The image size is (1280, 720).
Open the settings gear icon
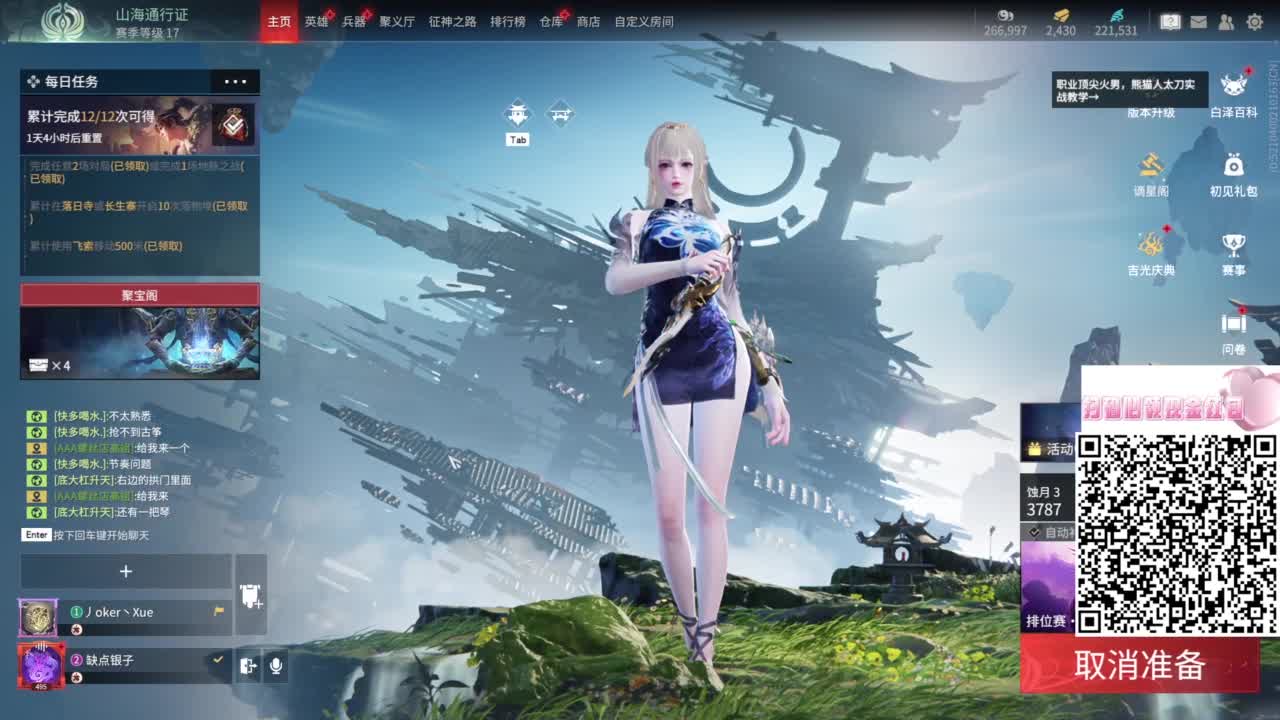click(1254, 19)
